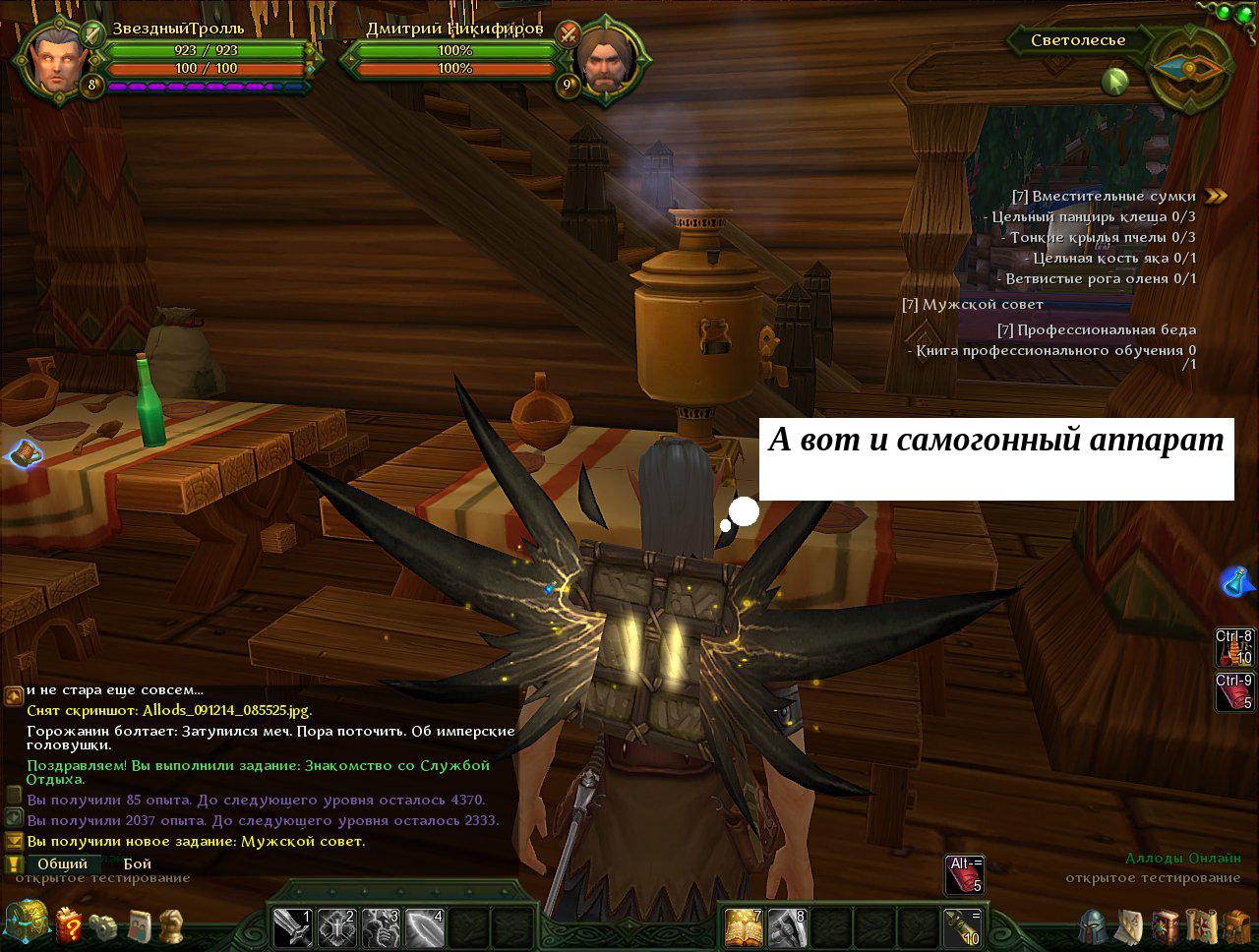Open the help book with question mark
The width and height of the screenshot is (1259, 952).
(x=69, y=925)
